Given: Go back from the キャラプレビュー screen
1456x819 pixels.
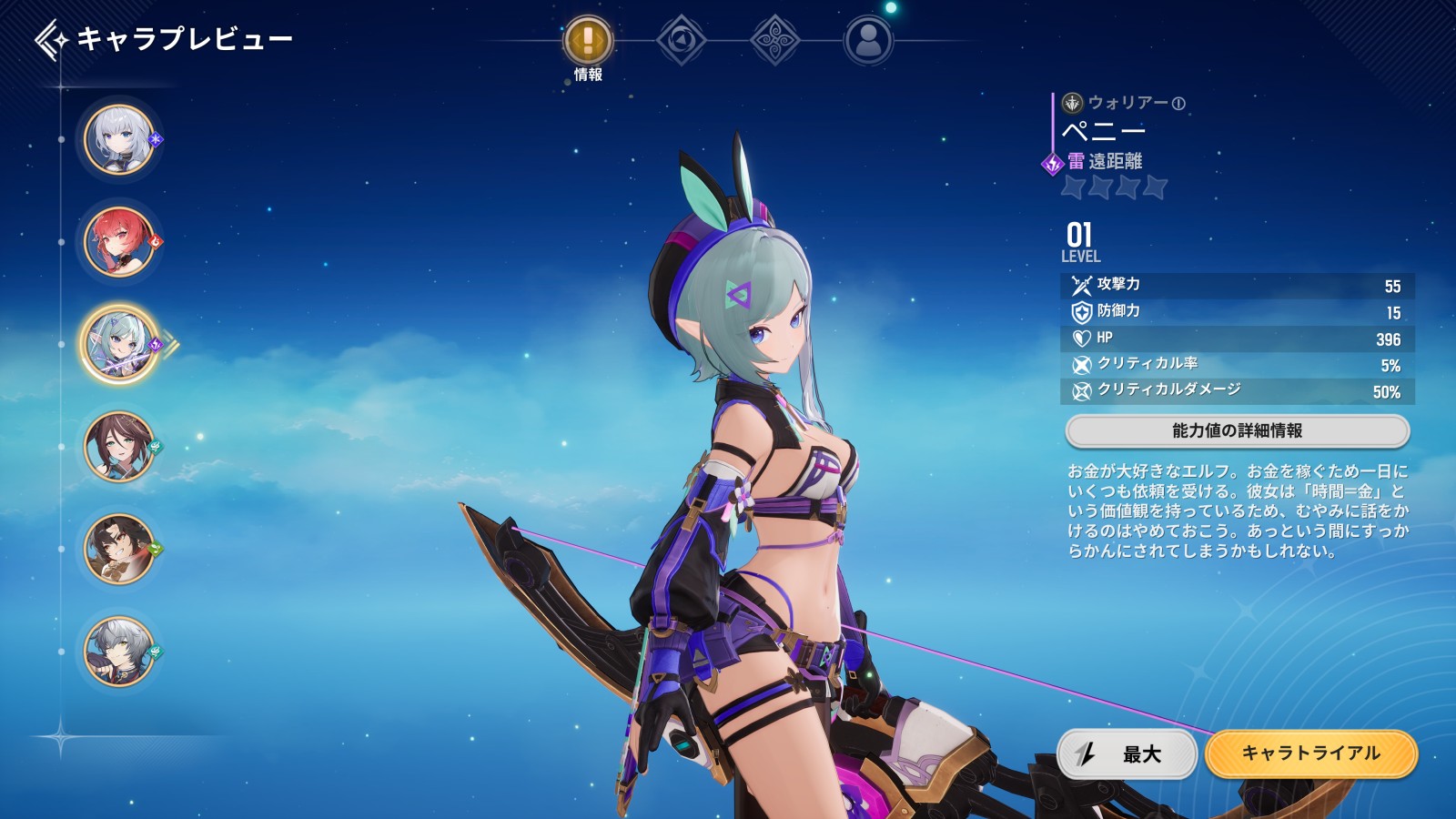Looking at the screenshot, I should point(51,40).
